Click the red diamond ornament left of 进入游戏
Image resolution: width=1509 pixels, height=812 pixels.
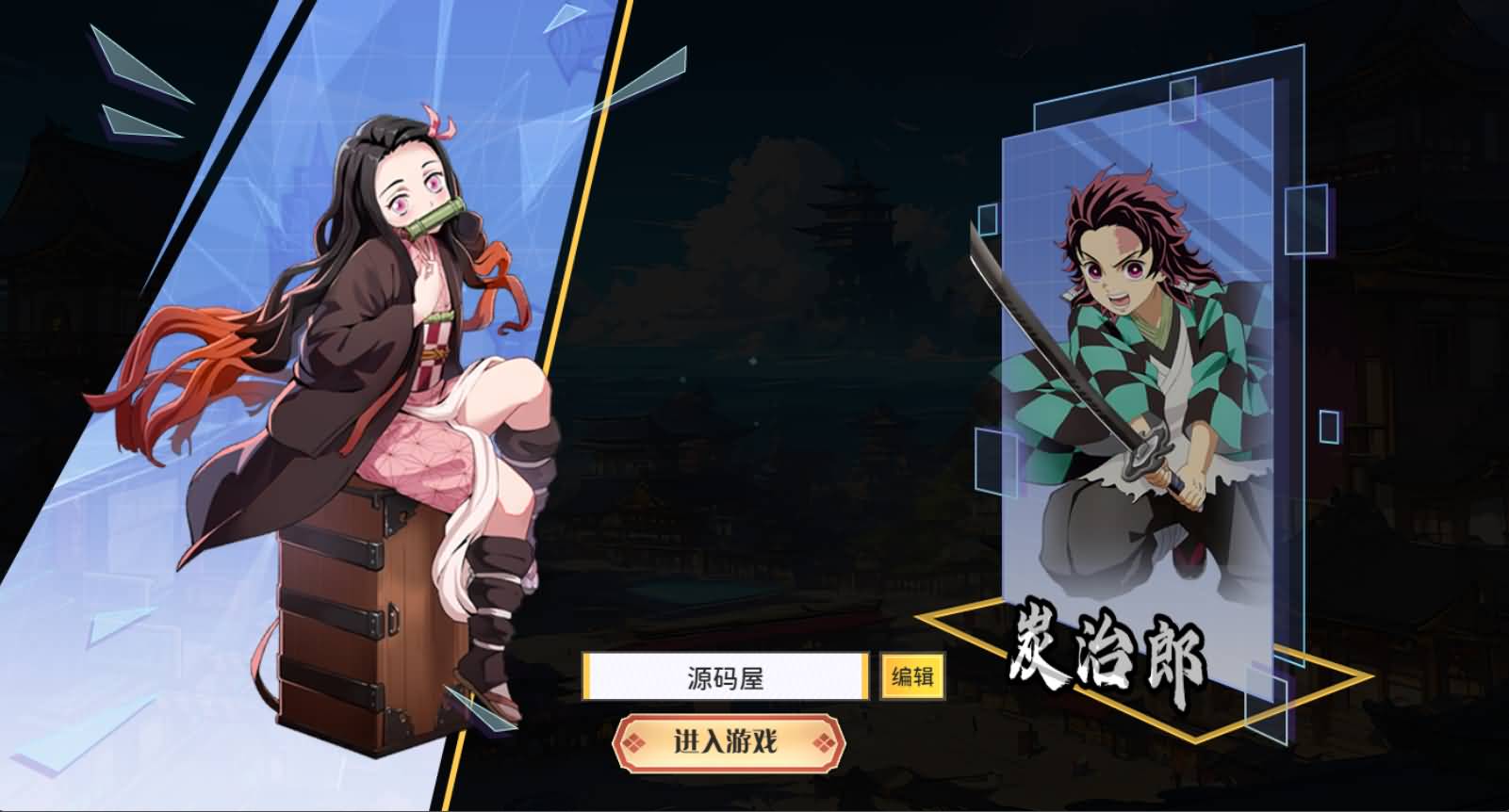pyautogui.click(x=633, y=741)
